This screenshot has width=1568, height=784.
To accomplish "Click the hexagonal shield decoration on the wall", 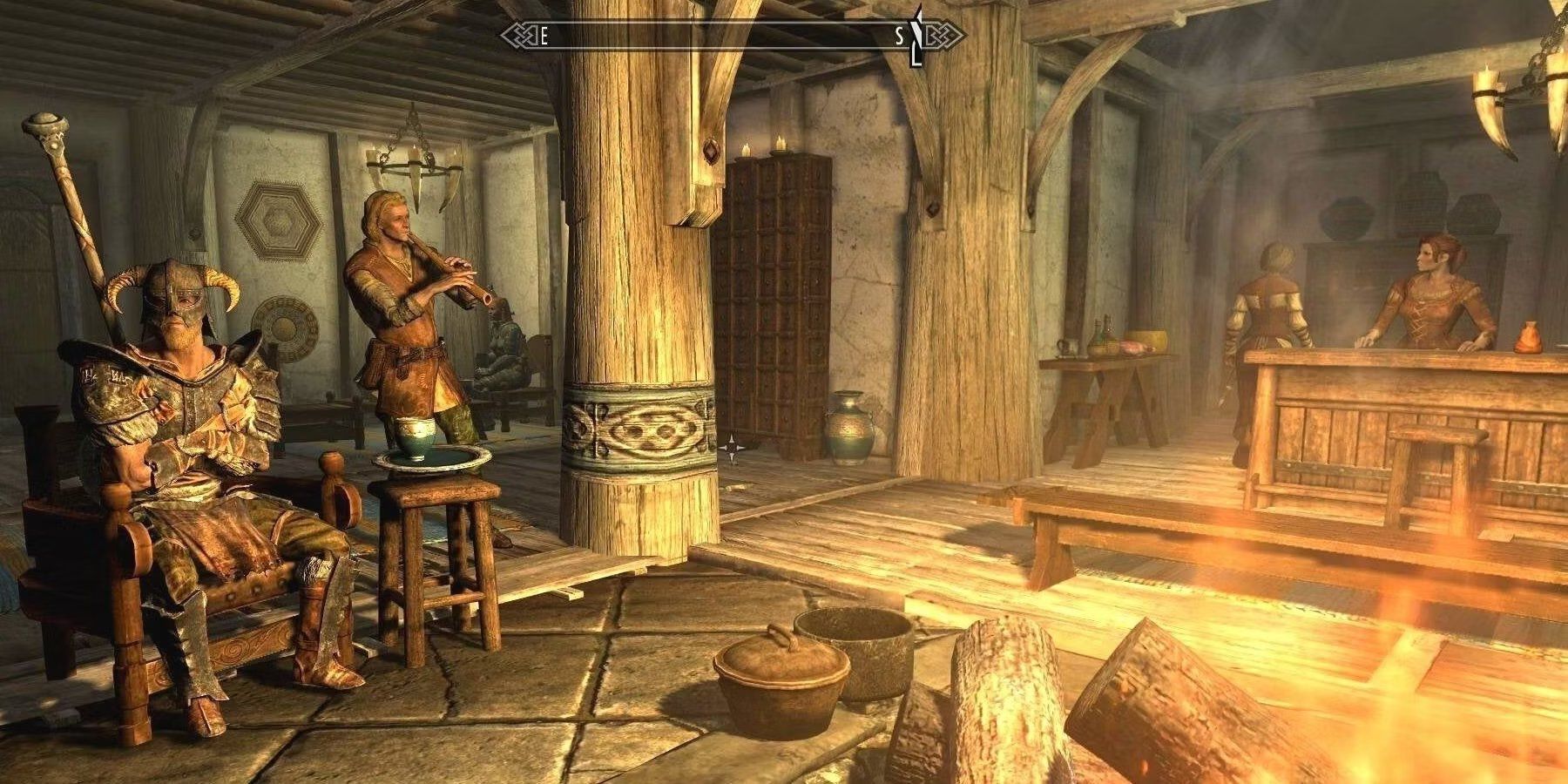I will tap(279, 218).
